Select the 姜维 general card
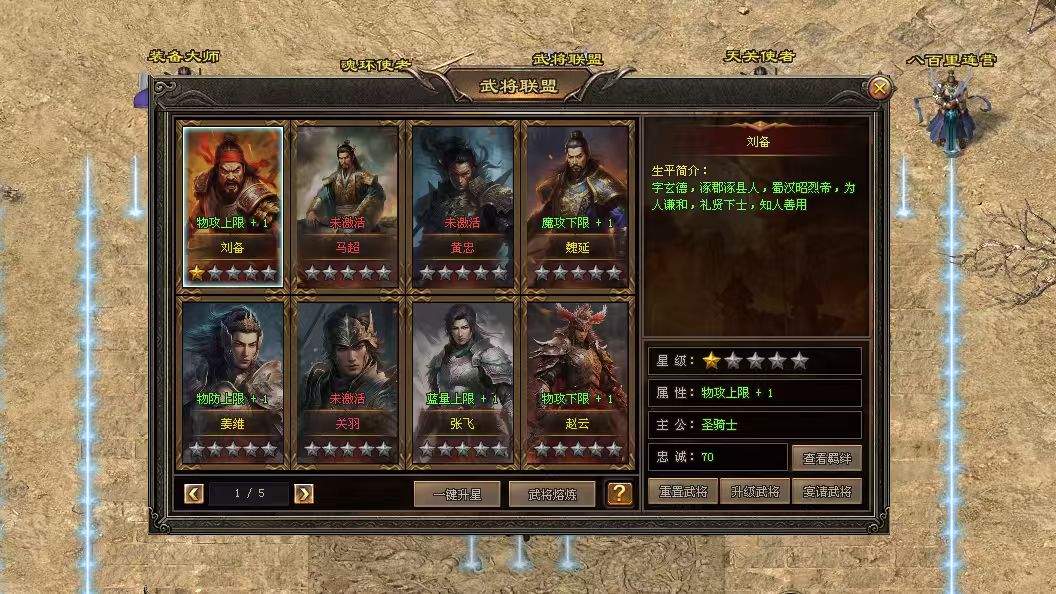Screen dimensions: 1056x594 232,382
